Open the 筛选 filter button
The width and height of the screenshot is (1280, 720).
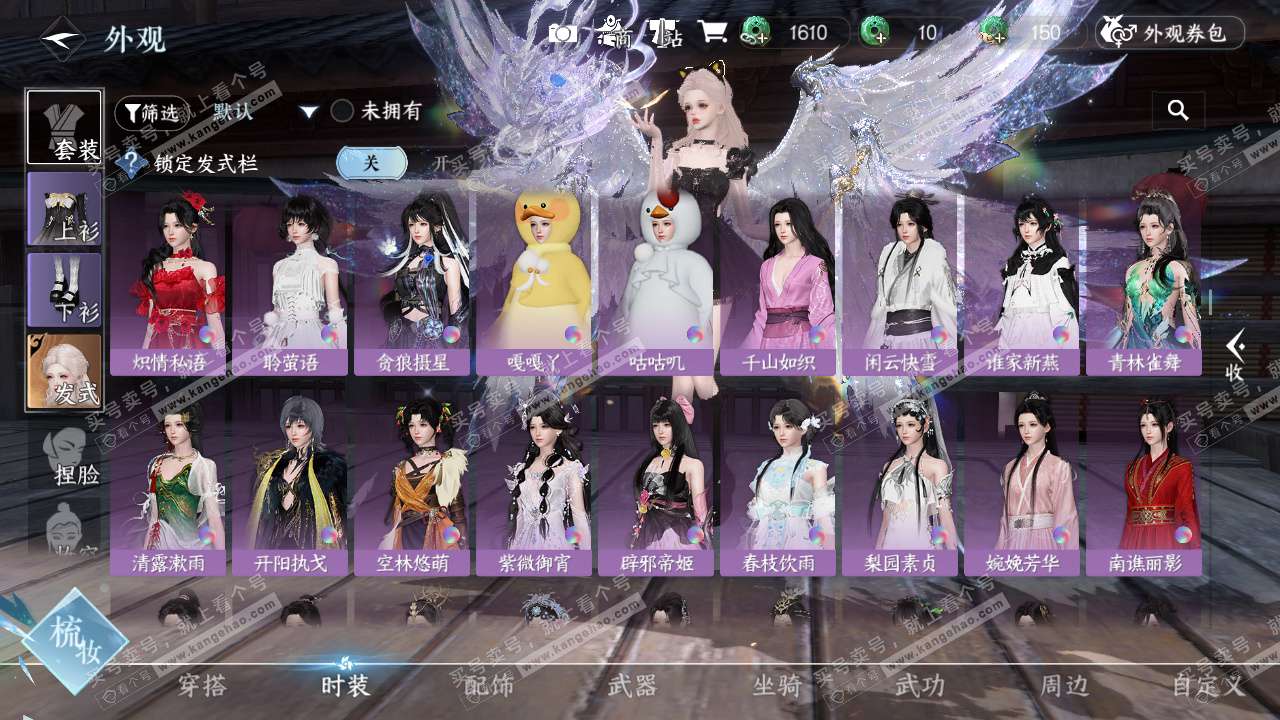coord(151,113)
